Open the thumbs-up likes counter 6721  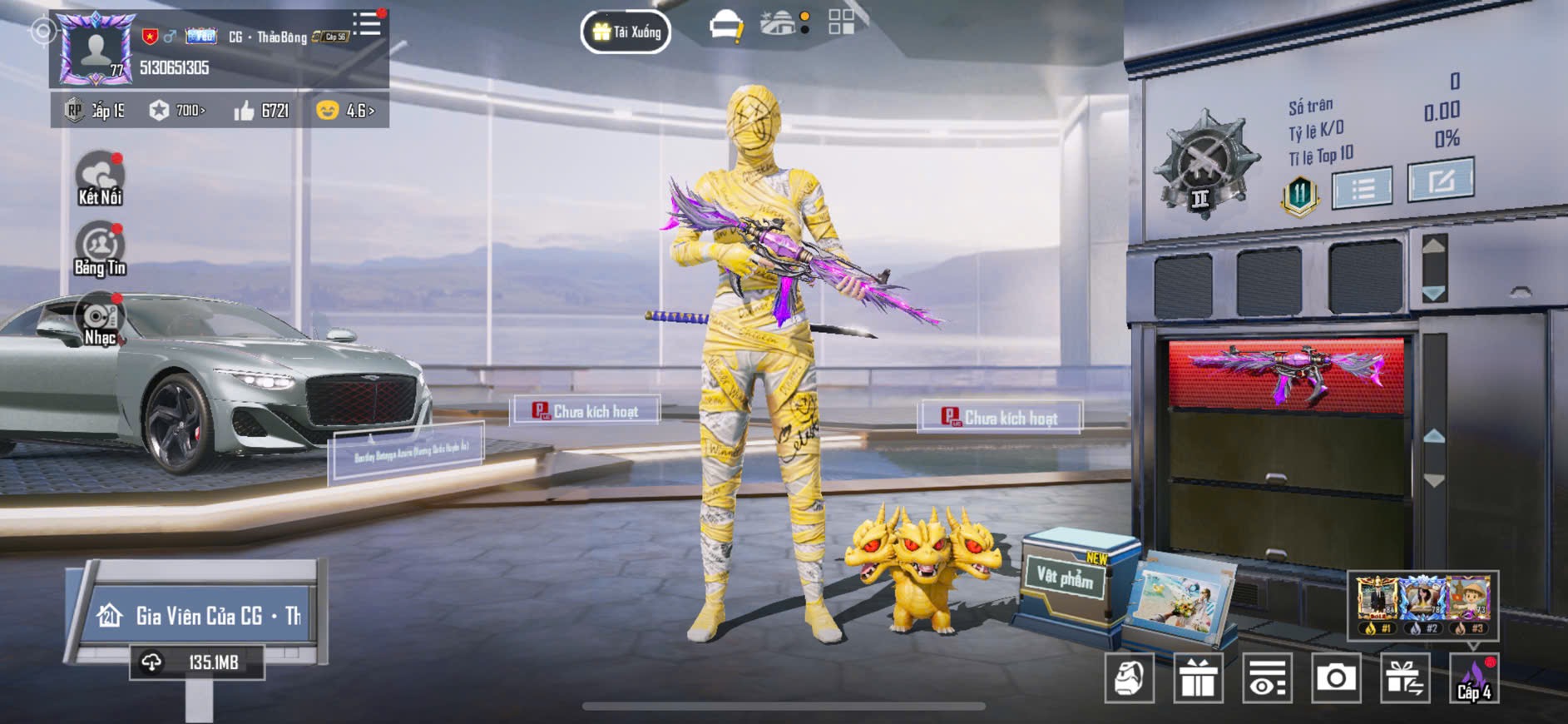[x=261, y=111]
